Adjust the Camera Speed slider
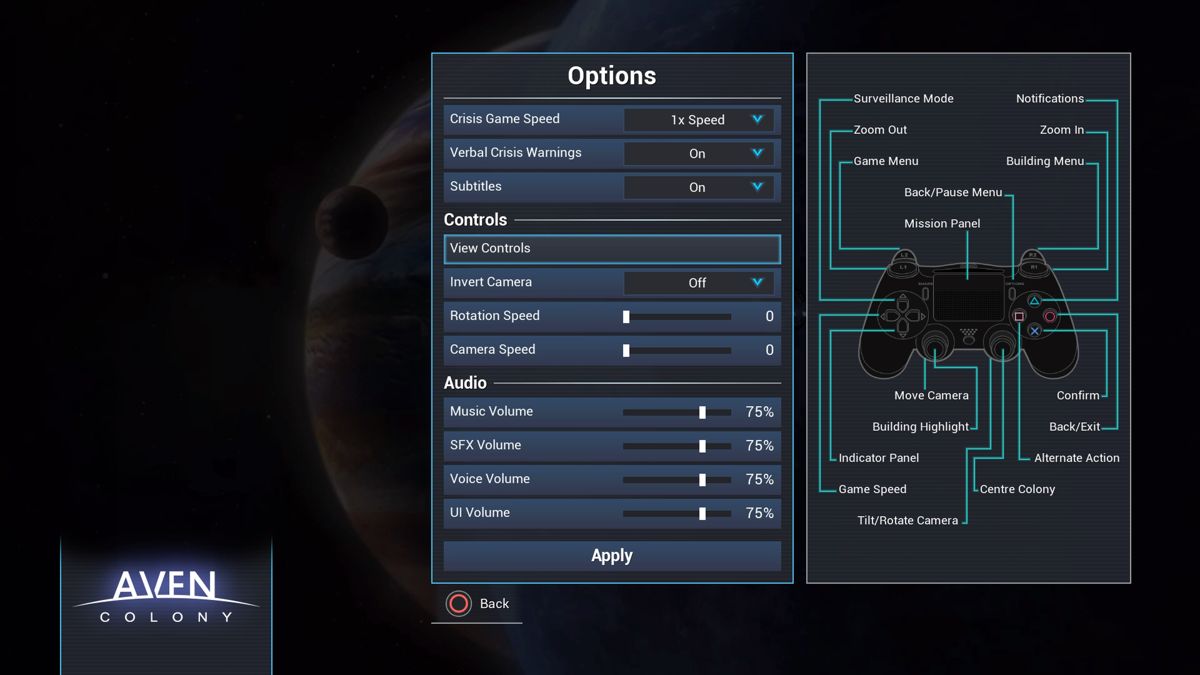The height and width of the screenshot is (675, 1200). click(627, 351)
